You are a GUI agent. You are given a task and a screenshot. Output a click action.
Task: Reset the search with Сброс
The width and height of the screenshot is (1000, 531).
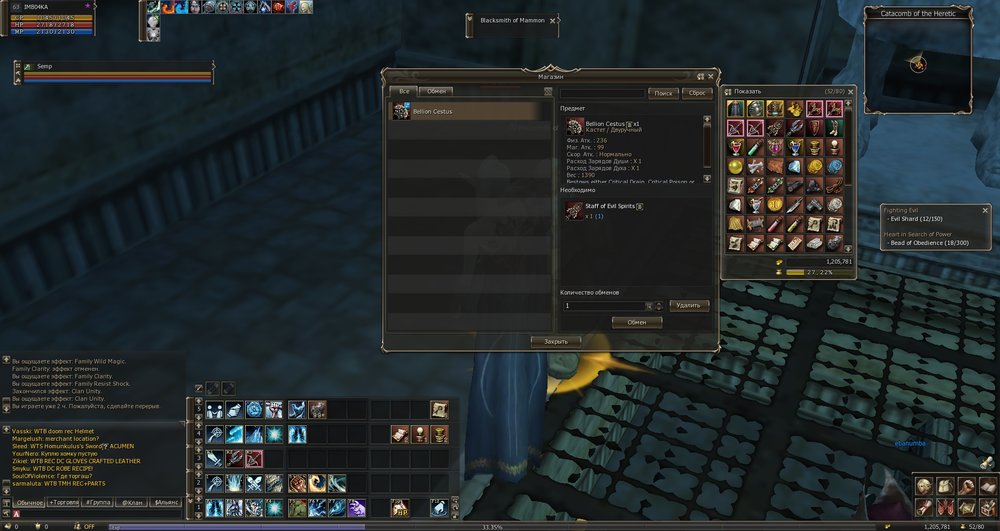697,93
